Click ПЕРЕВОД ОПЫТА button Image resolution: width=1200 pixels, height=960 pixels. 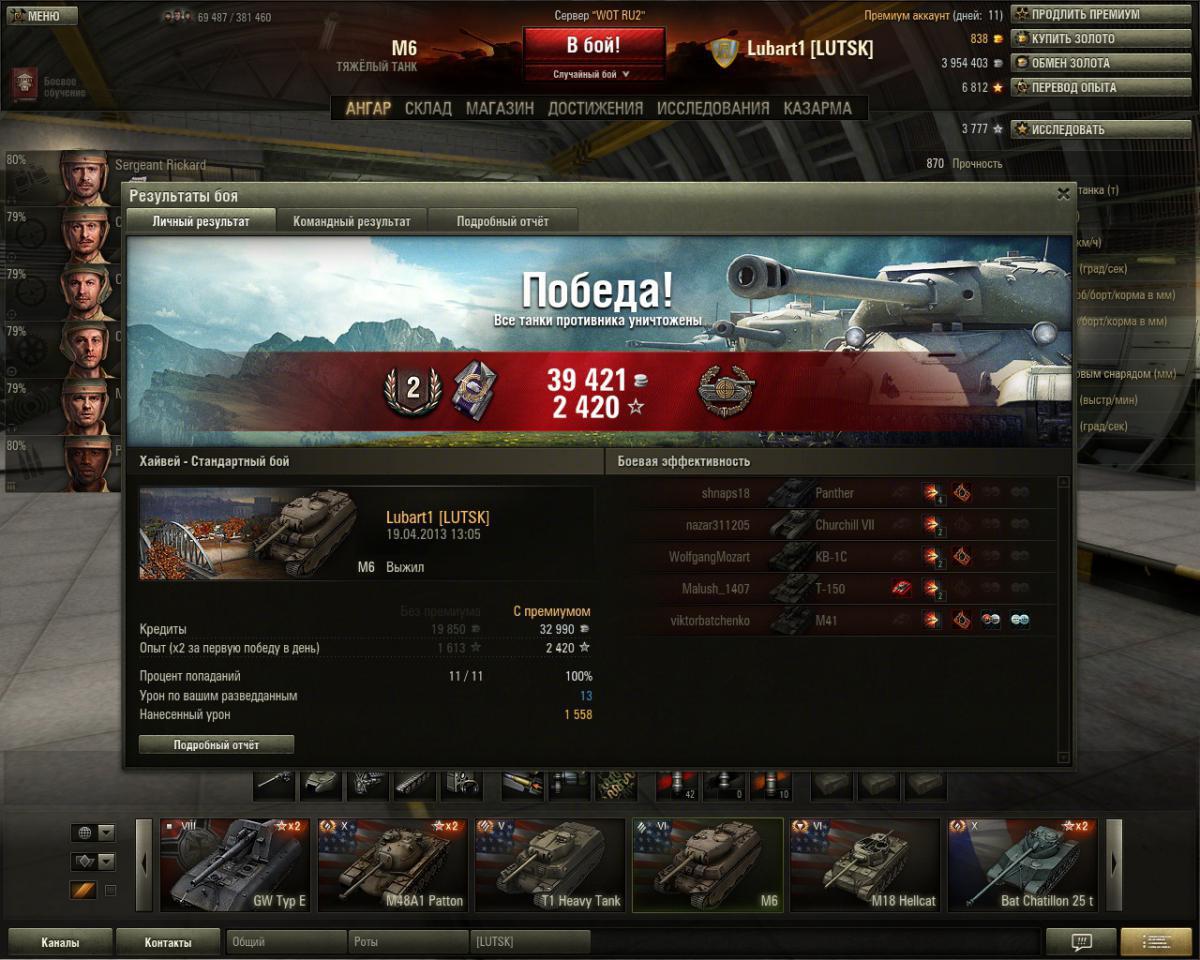(1076, 87)
